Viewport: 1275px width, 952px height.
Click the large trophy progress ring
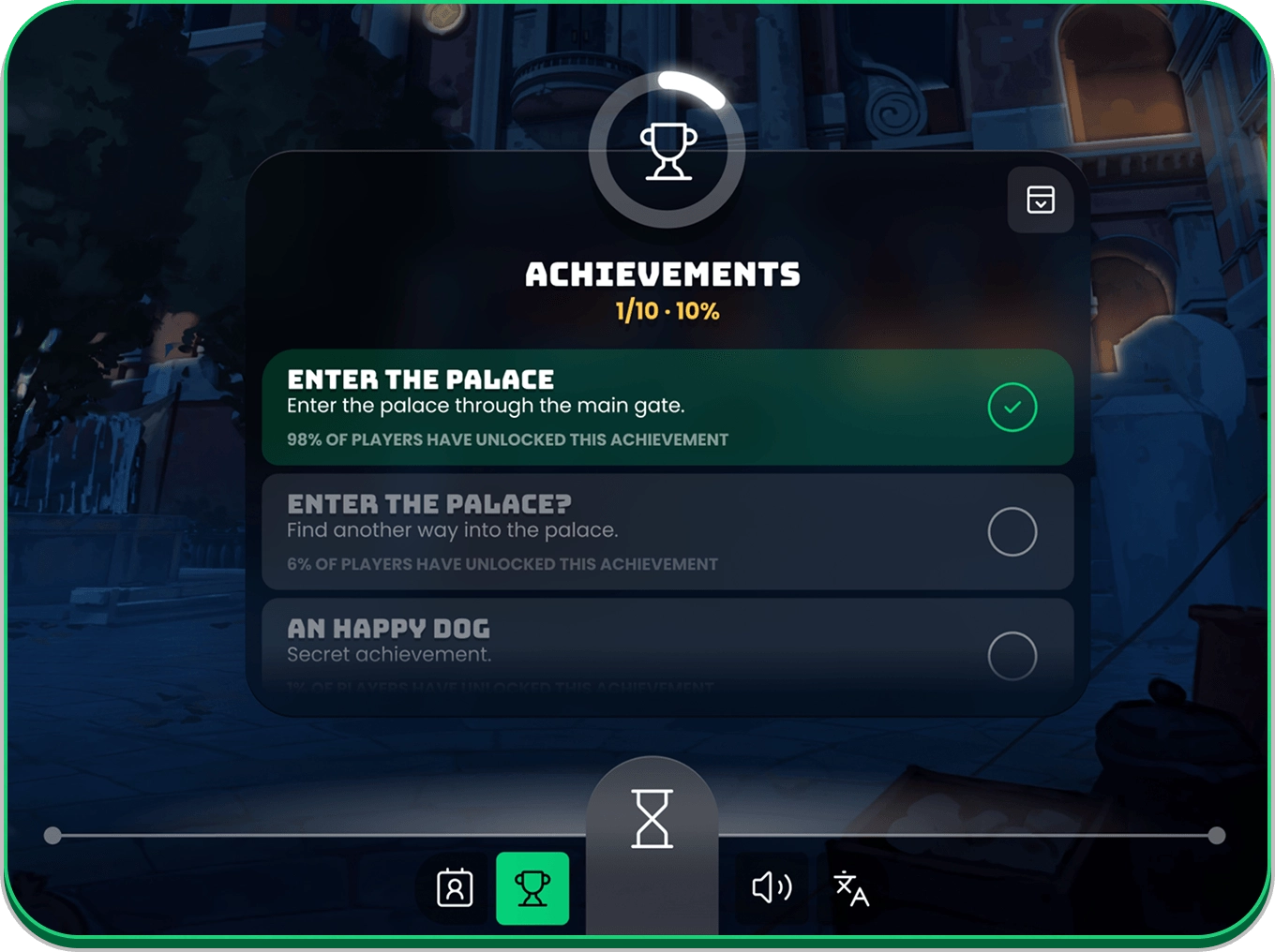(667, 151)
